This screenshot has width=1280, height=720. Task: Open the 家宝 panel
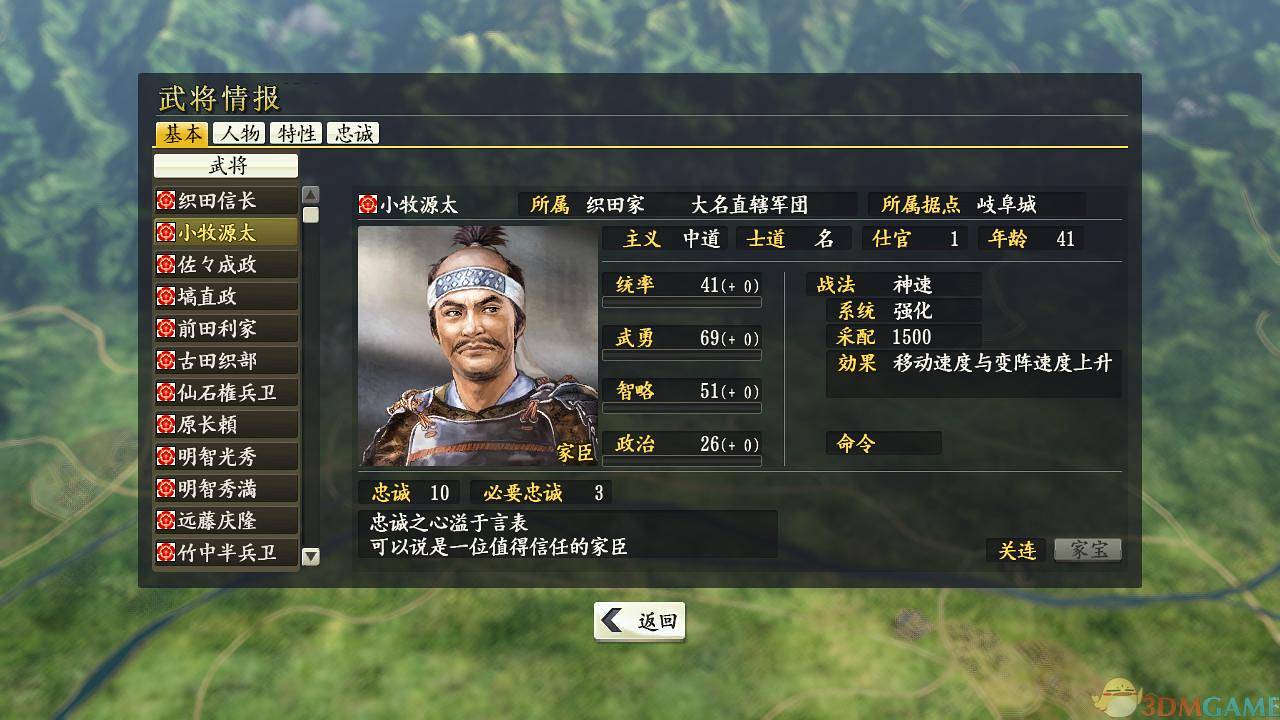coord(1087,549)
